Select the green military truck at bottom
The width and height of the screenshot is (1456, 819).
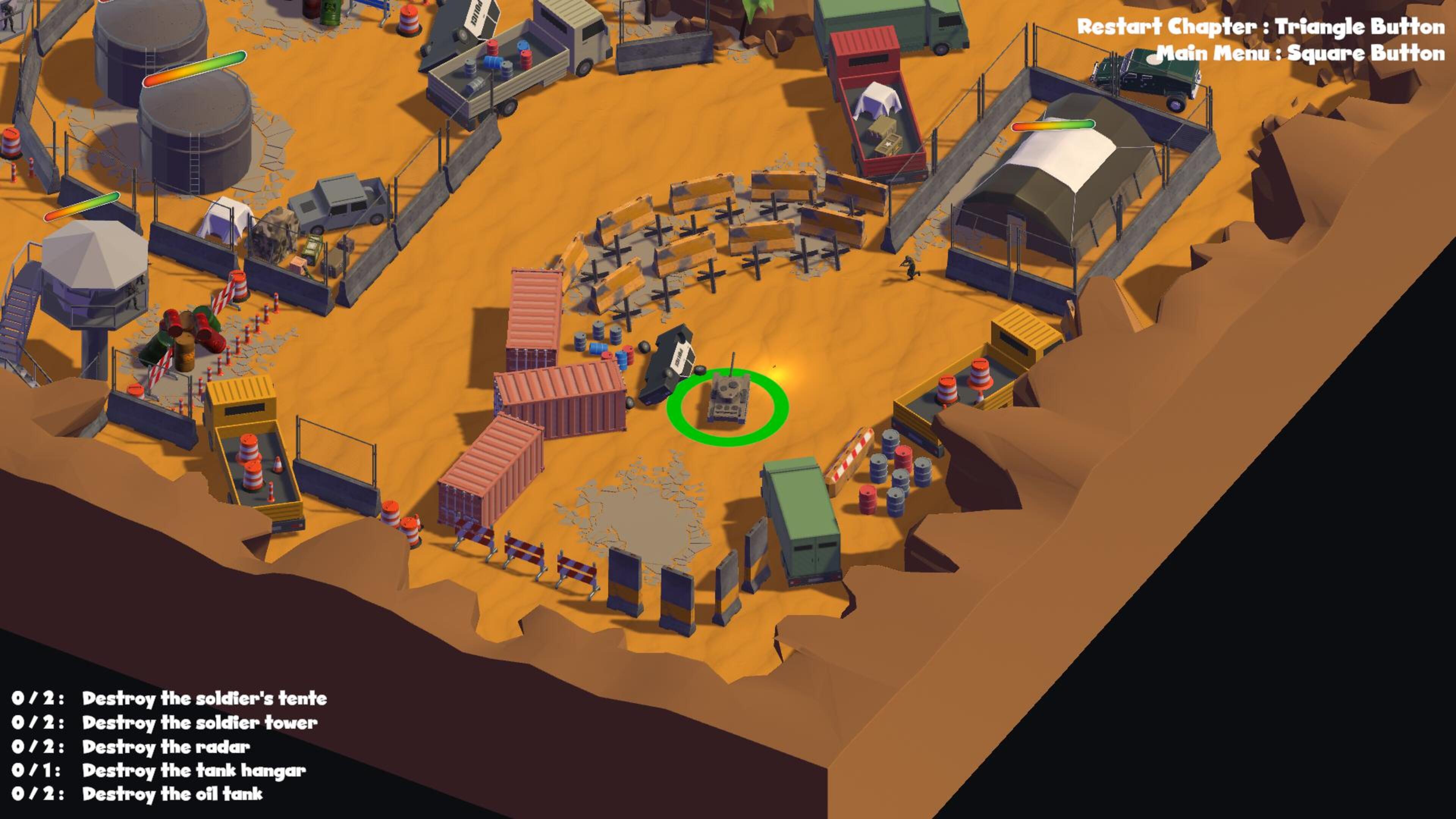(803, 520)
